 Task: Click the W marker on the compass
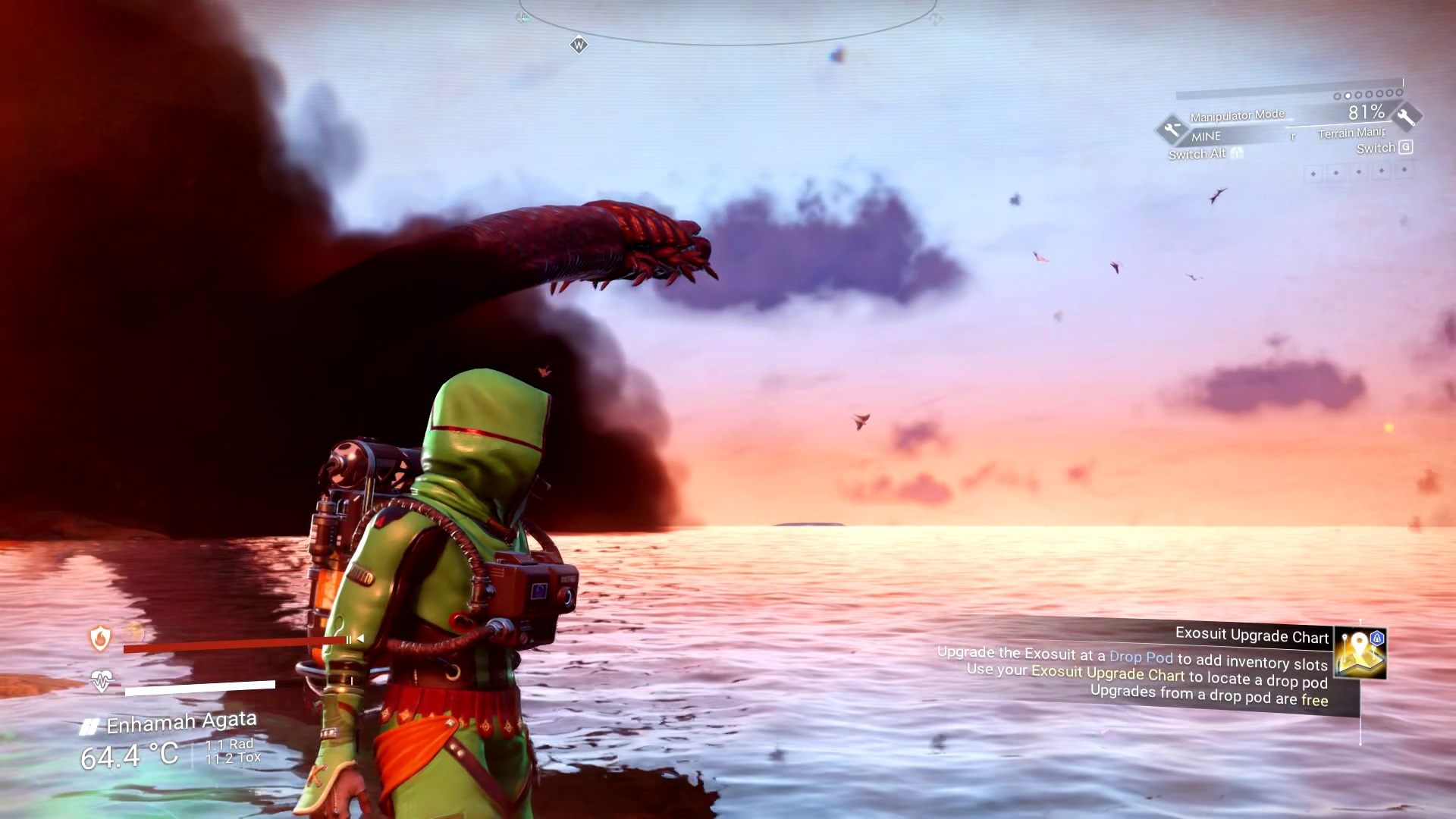[579, 45]
